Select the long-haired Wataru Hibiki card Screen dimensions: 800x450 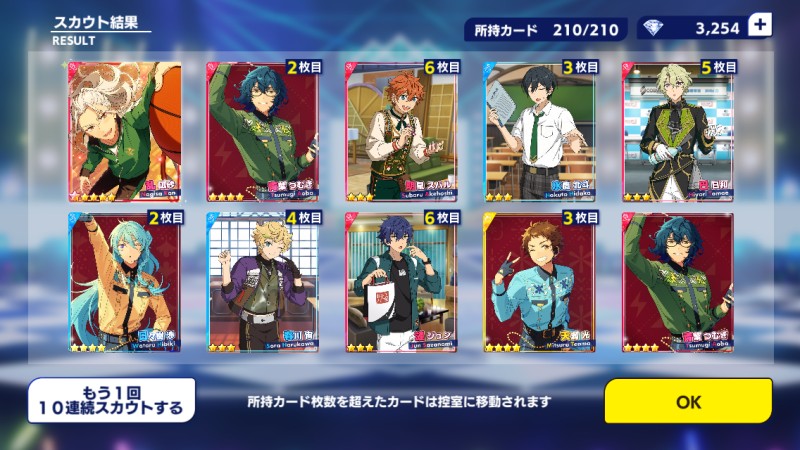click(x=124, y=282)
